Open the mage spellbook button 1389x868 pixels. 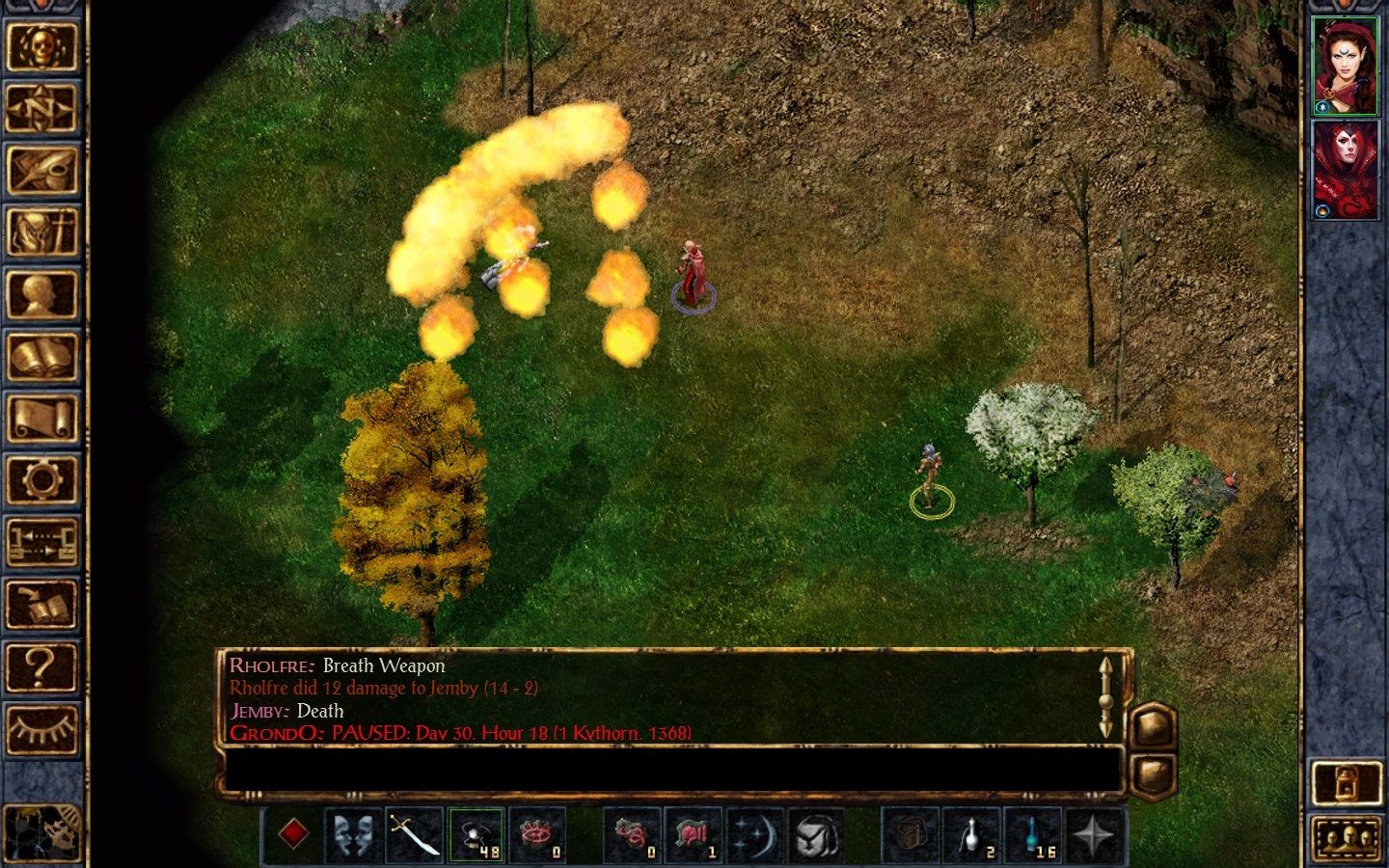pos(41,356)
